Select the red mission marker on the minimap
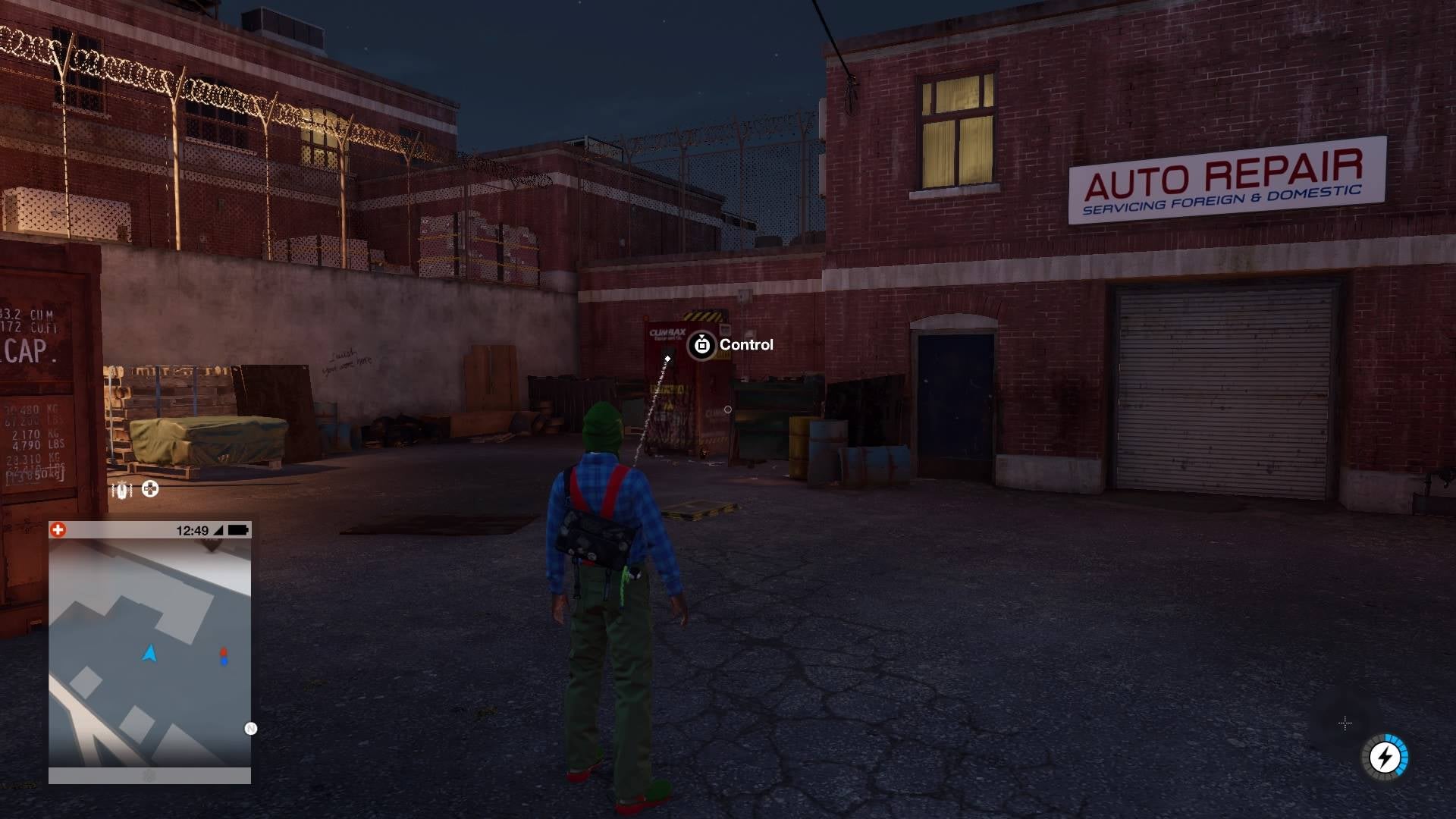 coord(223,651)
